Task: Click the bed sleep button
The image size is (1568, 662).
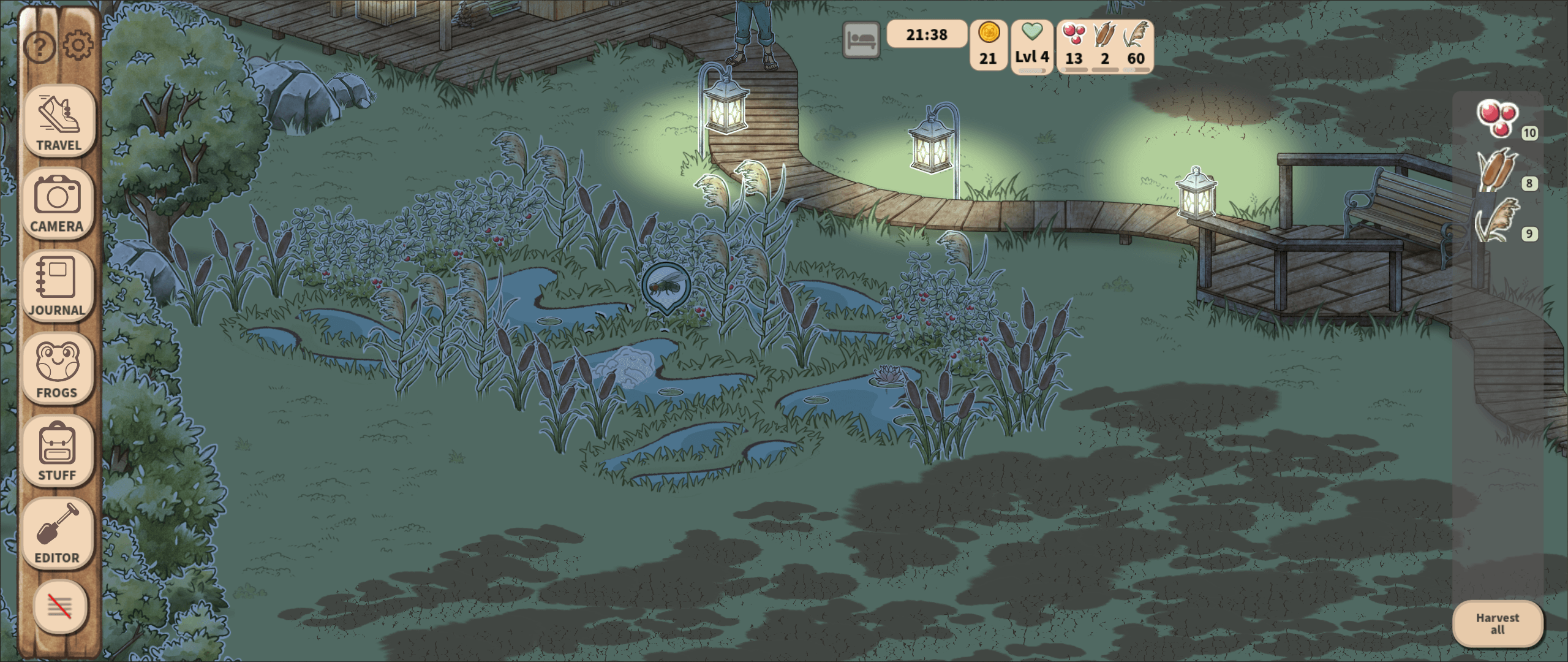Action: point(861,40)
